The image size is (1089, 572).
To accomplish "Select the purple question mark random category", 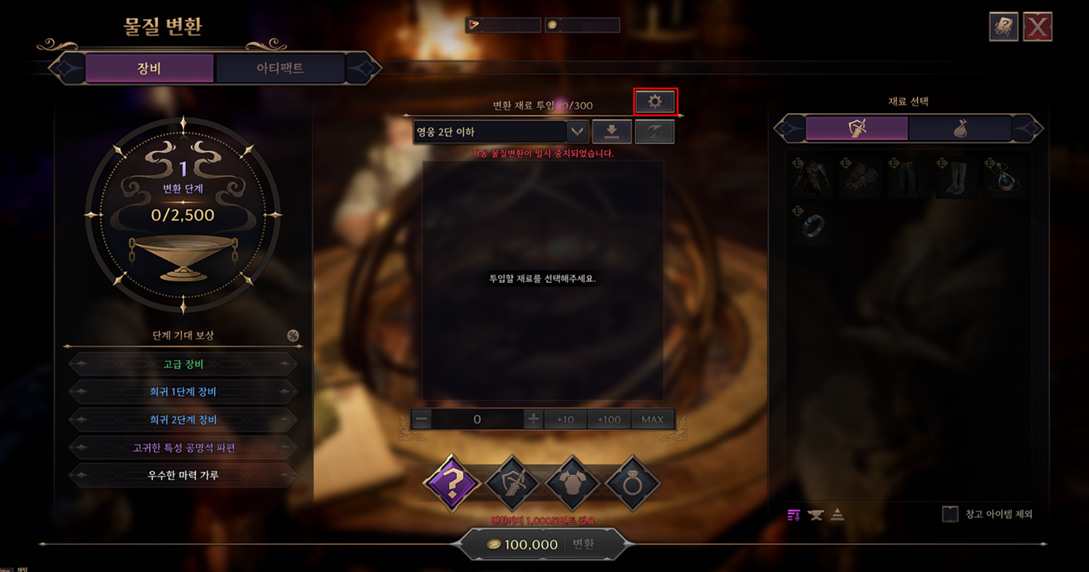I will [452, 483].
